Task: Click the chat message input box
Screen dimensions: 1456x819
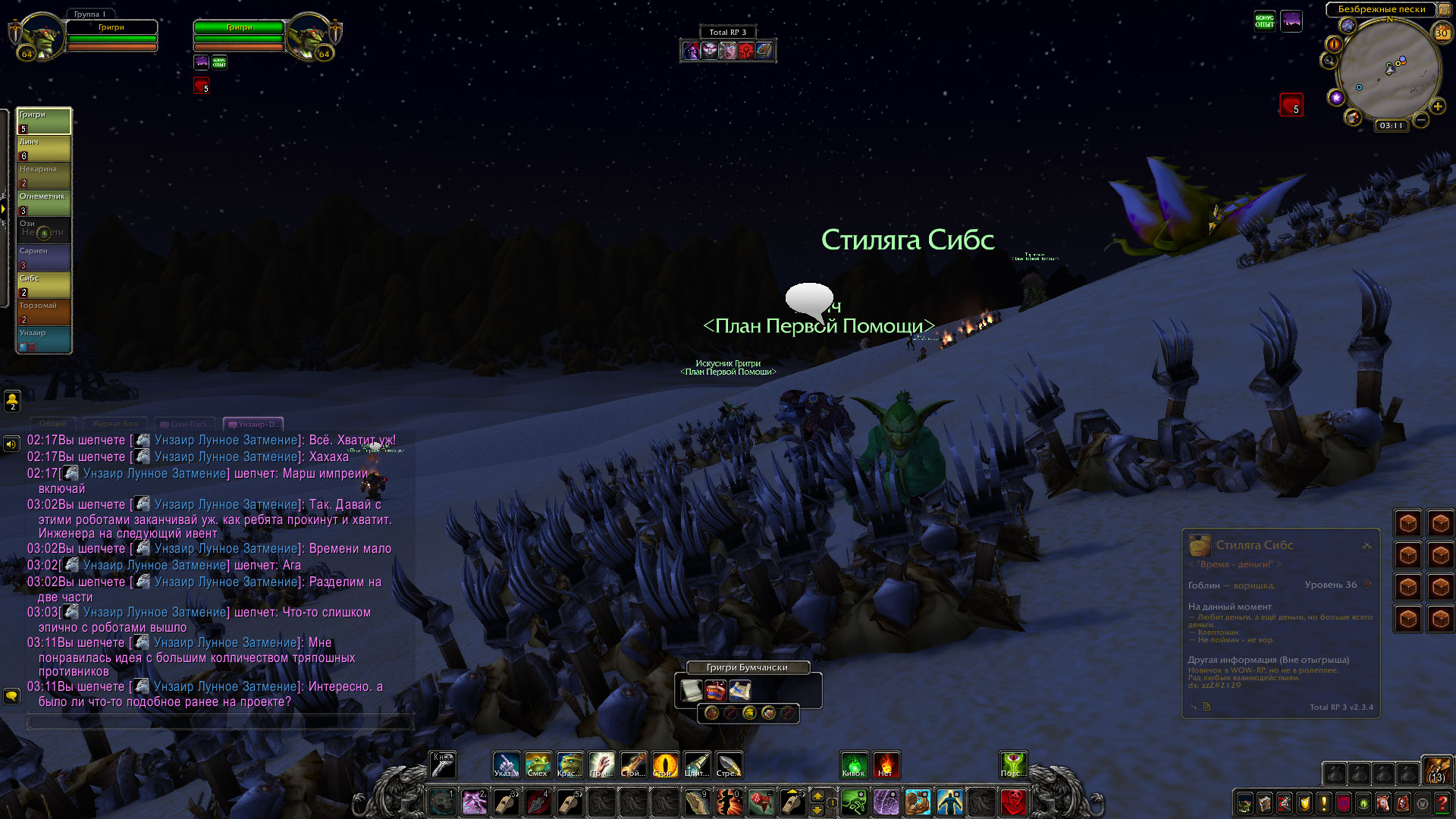Action: (x=220, y=722)
